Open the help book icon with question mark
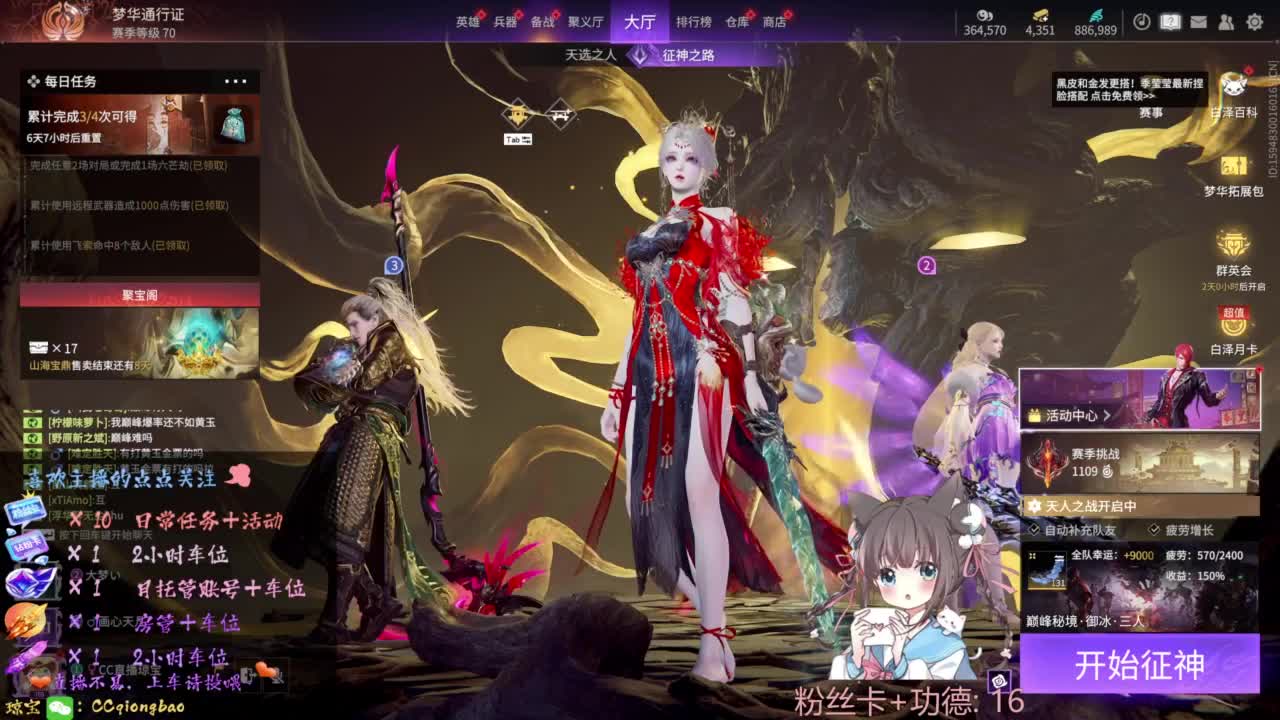The width and height of the screenshot is (1280, 720). click(x=1170, y=22)
